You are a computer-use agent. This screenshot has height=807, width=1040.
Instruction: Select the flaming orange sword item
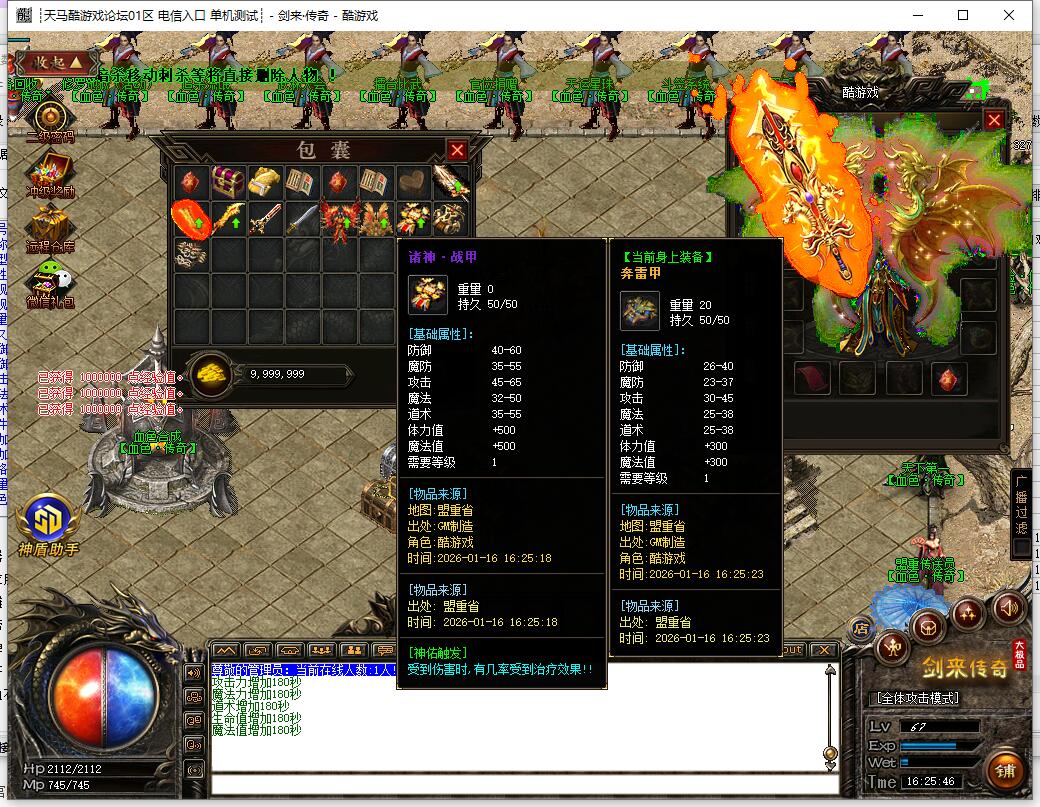[190, 219]
